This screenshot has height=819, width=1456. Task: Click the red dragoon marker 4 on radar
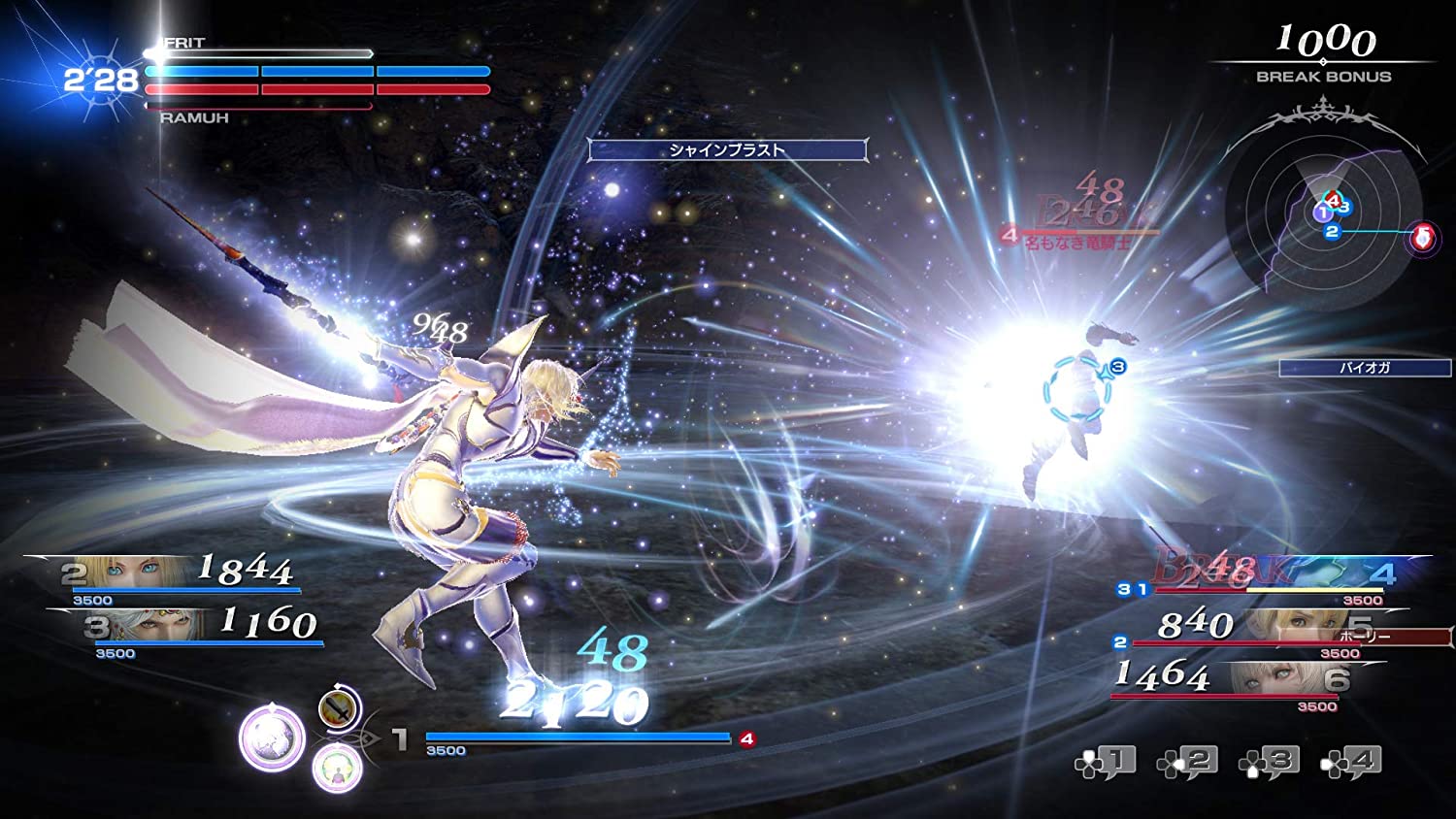point(1334,200)
